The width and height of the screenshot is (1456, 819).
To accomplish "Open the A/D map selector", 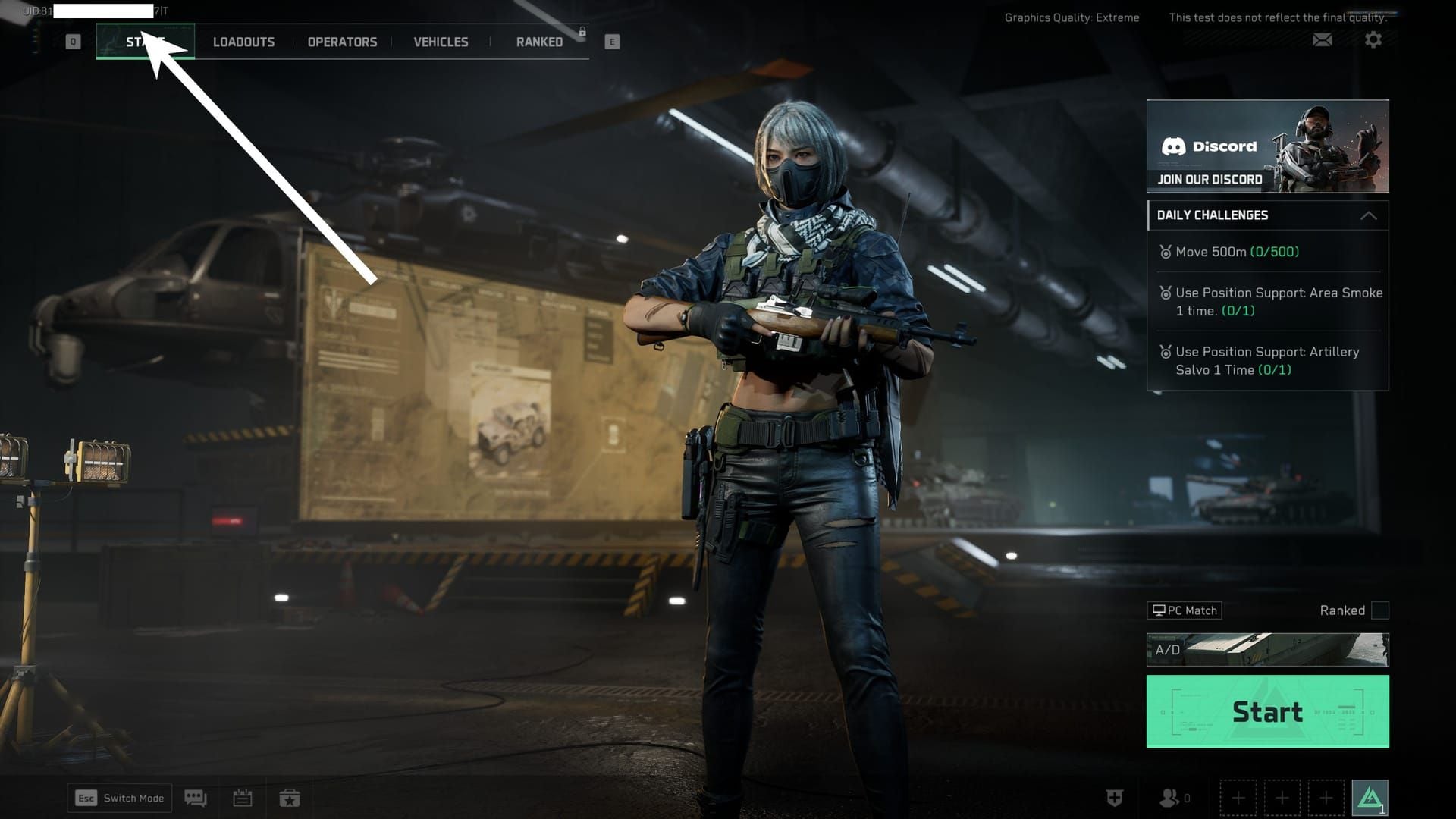I will pos(1266,649).
